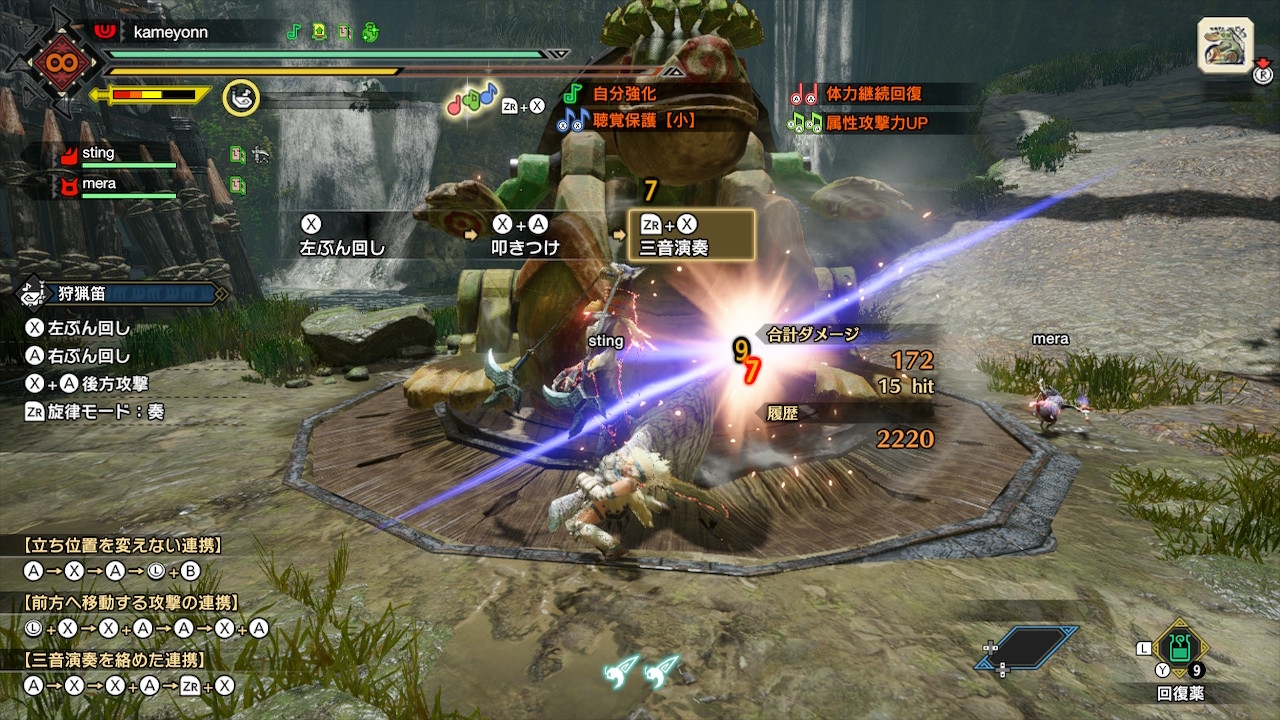Choose the 叩きつけ combo step
Viewport: 1280px width, 720px height.
coord(524,236)
